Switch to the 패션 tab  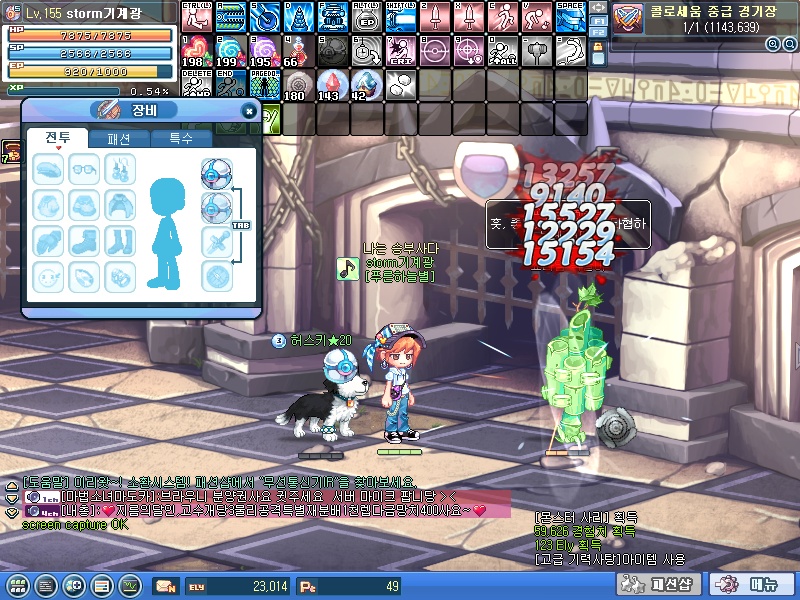click(x=118, y=139)
